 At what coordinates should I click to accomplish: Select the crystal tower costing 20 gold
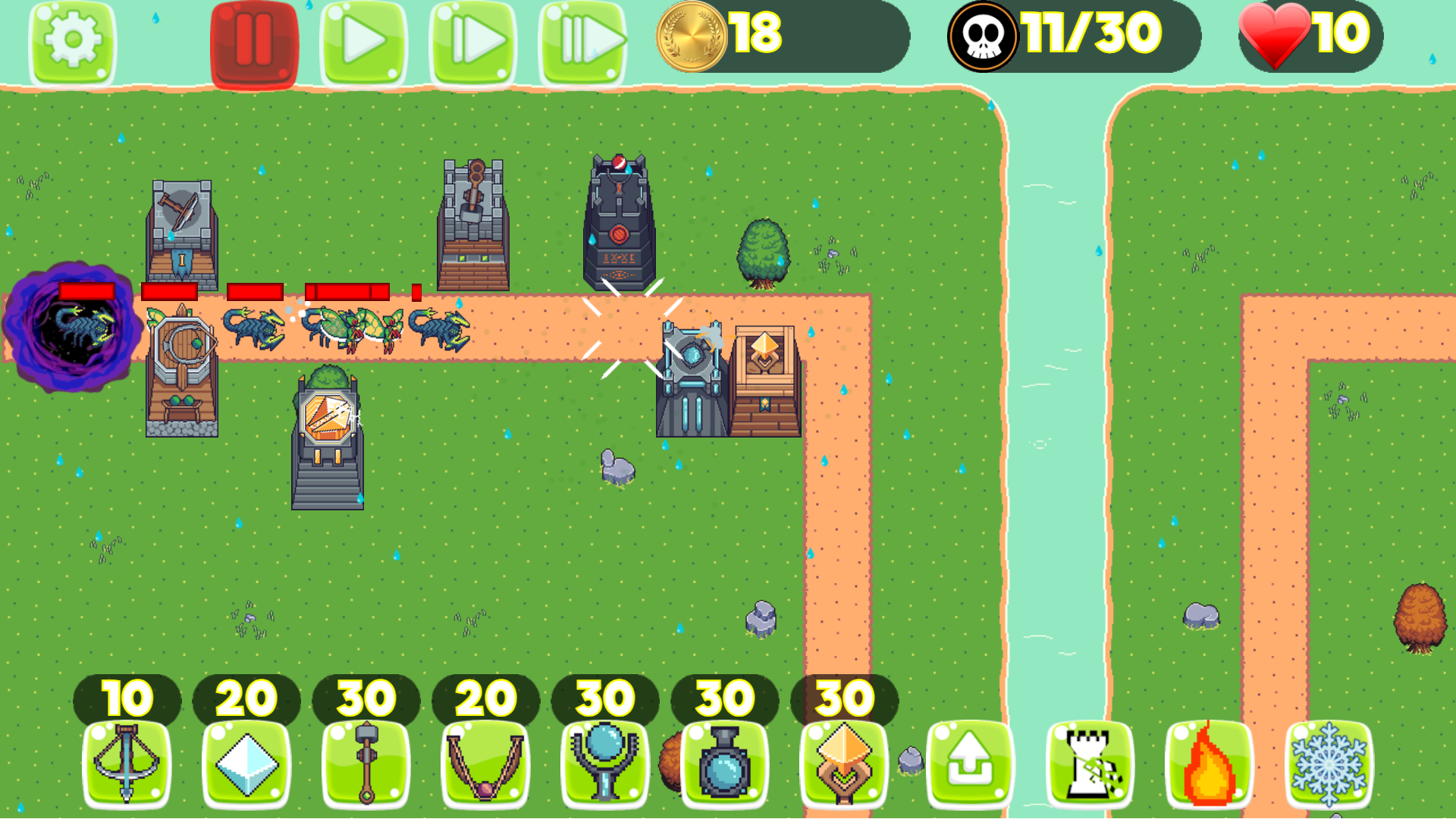coord(245,766)
